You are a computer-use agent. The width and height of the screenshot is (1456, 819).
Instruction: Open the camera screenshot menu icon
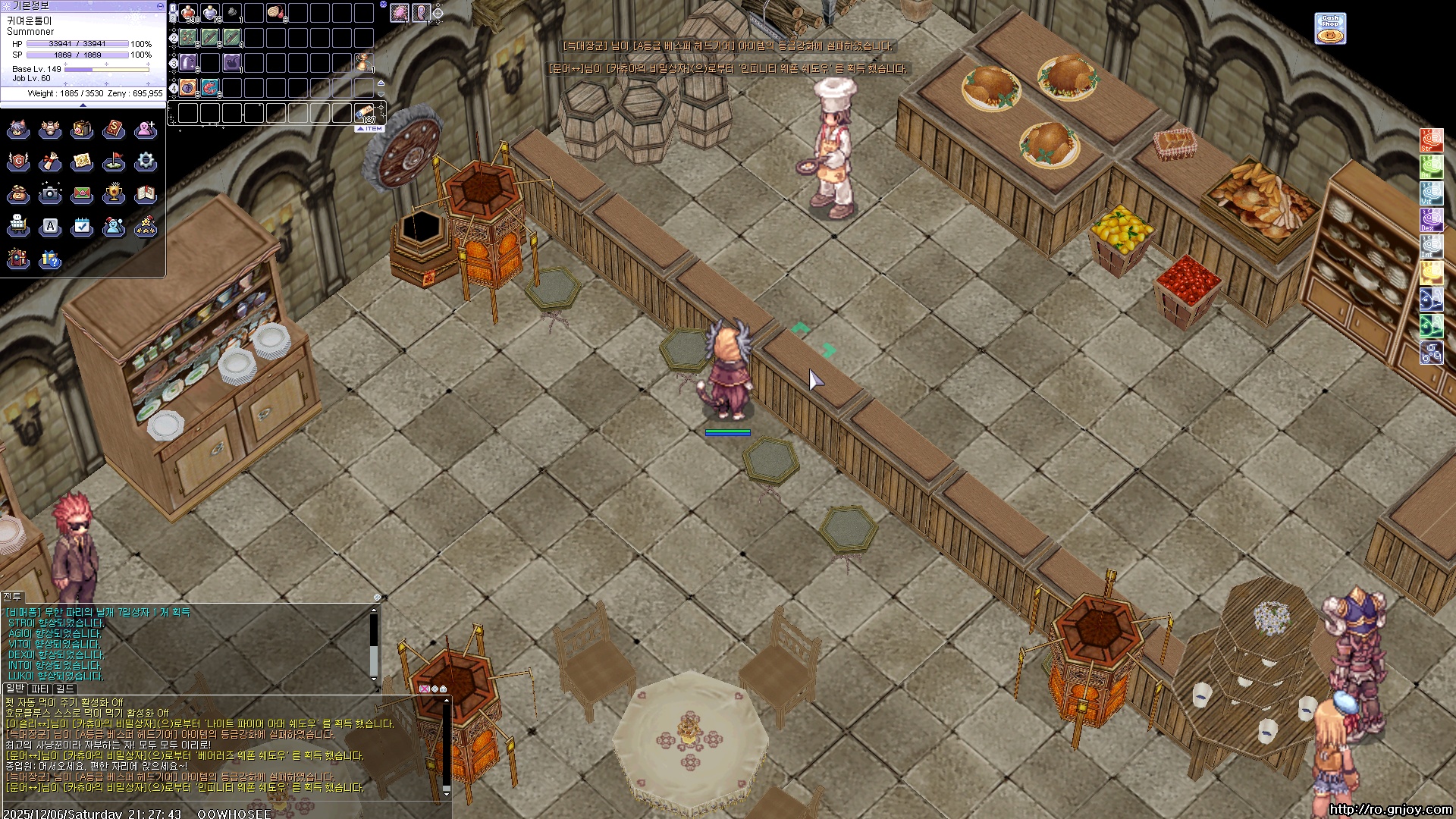click(50, 194)
